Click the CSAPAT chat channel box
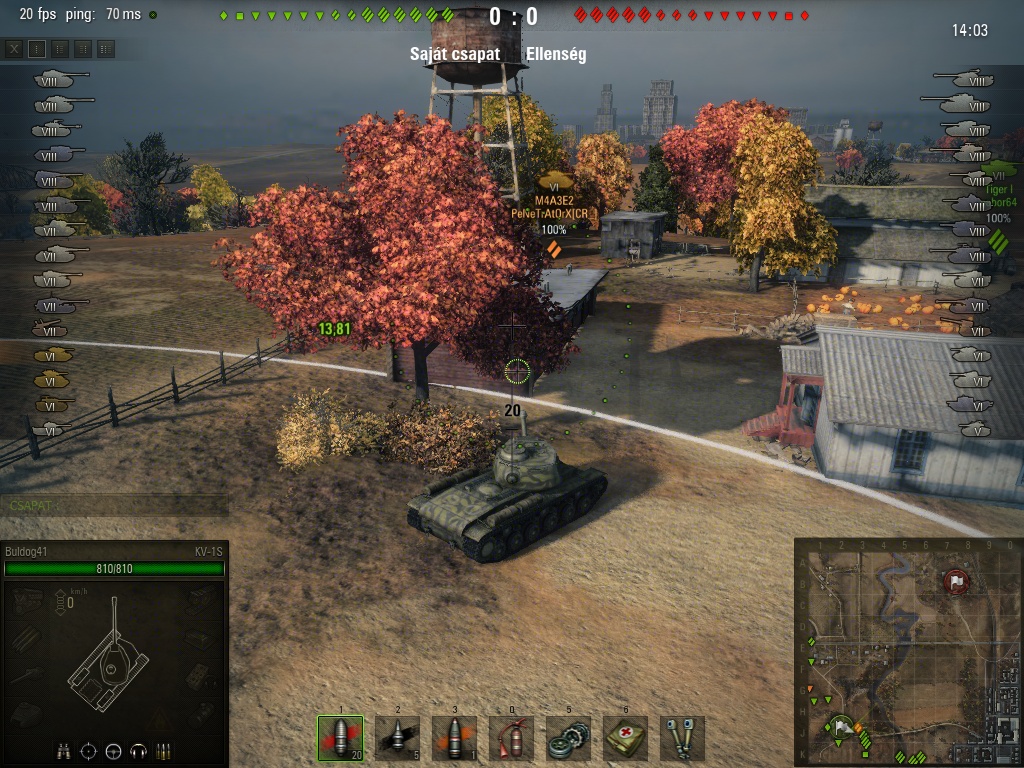Screen dimensions: 1024x768 [114, 505]
